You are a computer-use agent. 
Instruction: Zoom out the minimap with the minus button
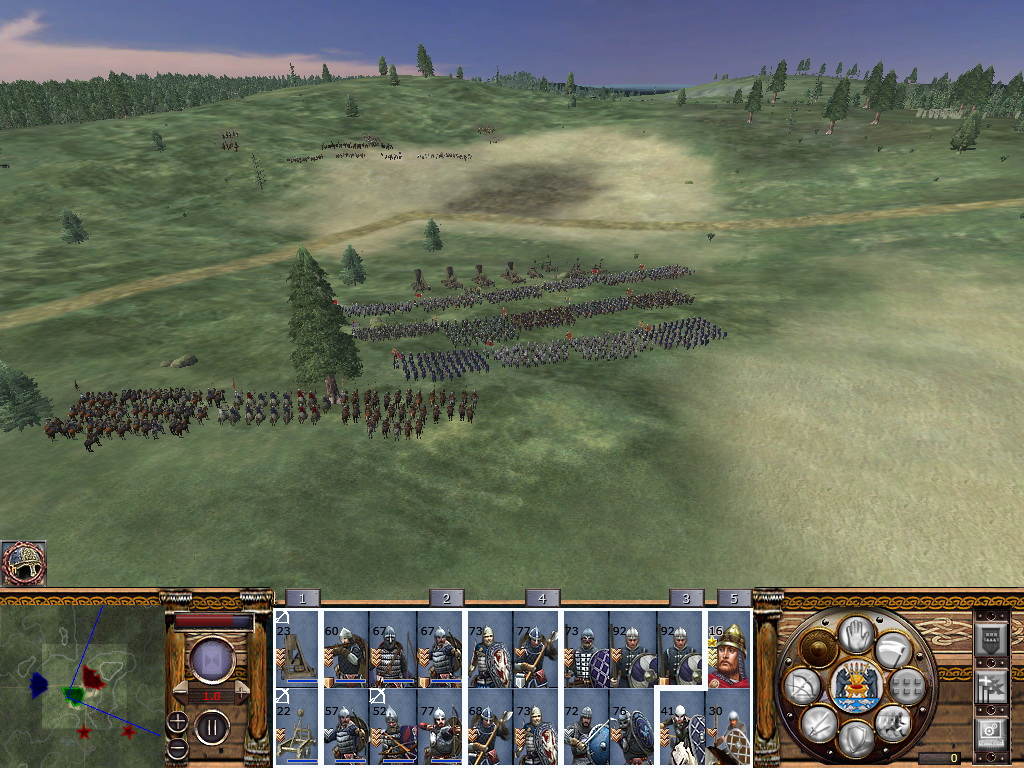click(x=177, y=748)
